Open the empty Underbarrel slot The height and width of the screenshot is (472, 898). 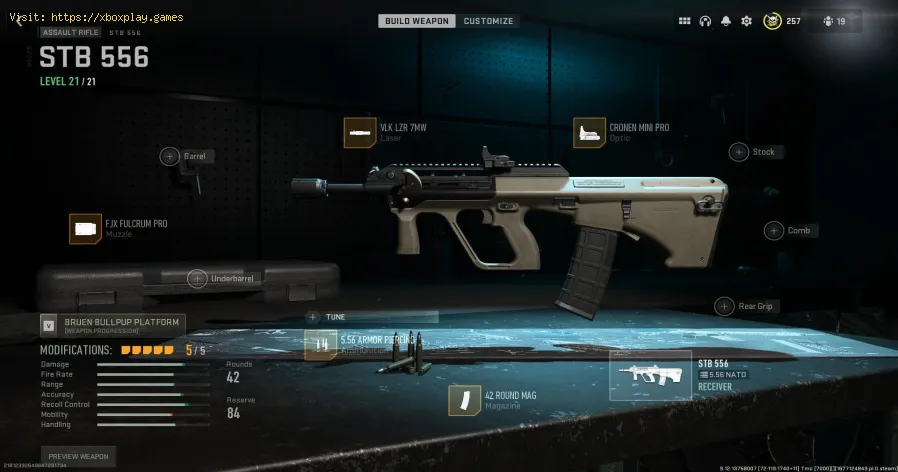(197, 278)
